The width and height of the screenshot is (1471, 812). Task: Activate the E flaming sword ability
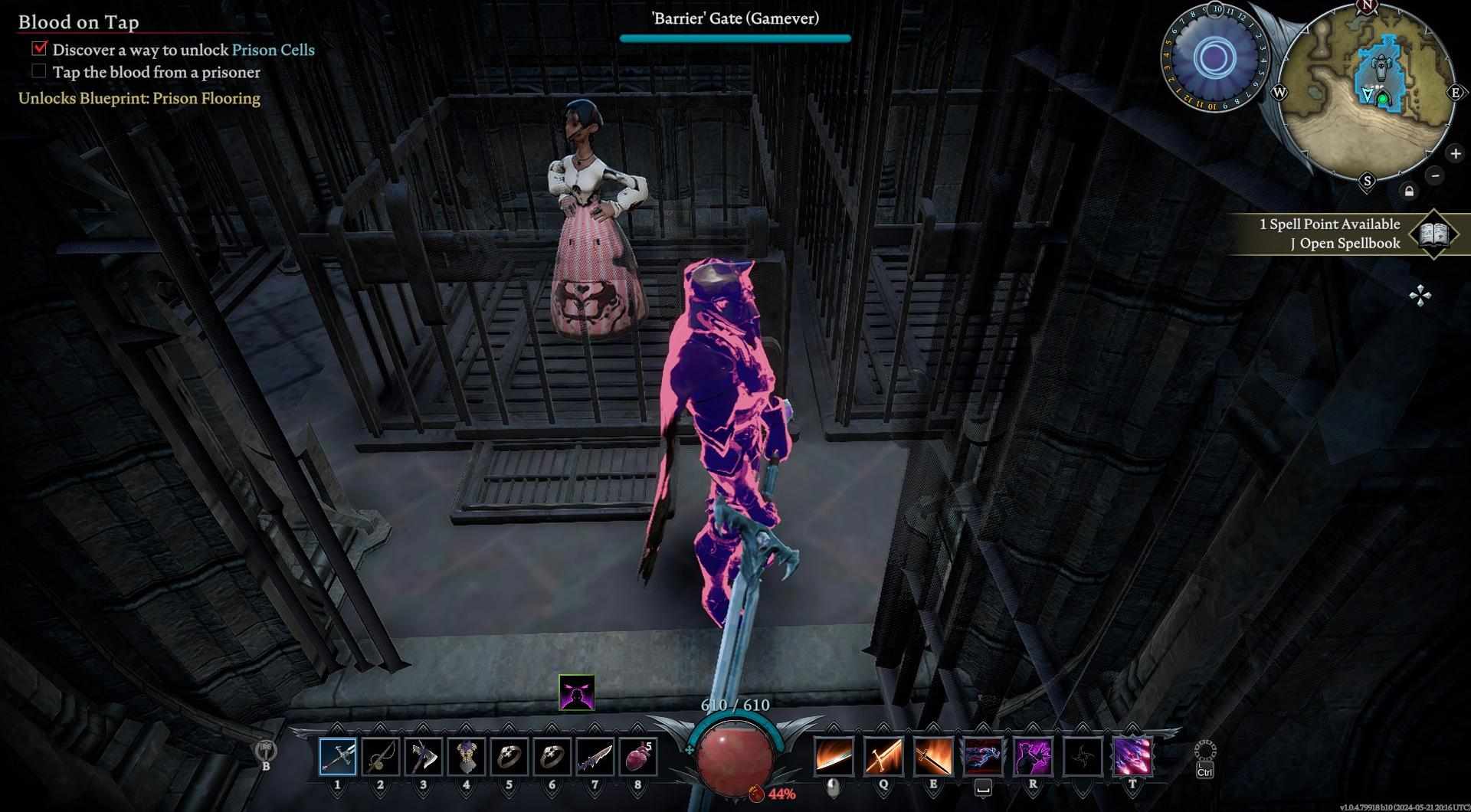pos(933,756)
